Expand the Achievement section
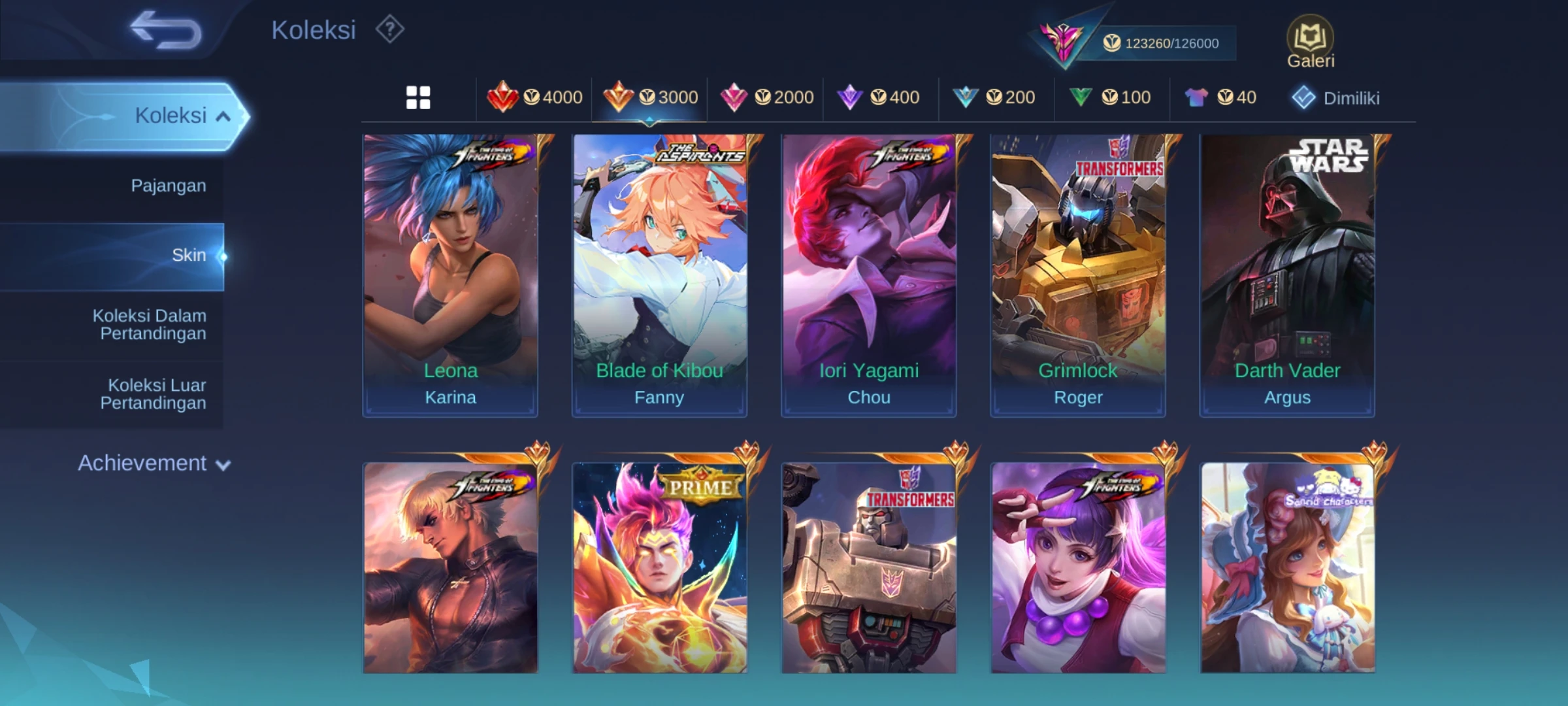This screenshot has height=706, width=1568. pos(154,463)
